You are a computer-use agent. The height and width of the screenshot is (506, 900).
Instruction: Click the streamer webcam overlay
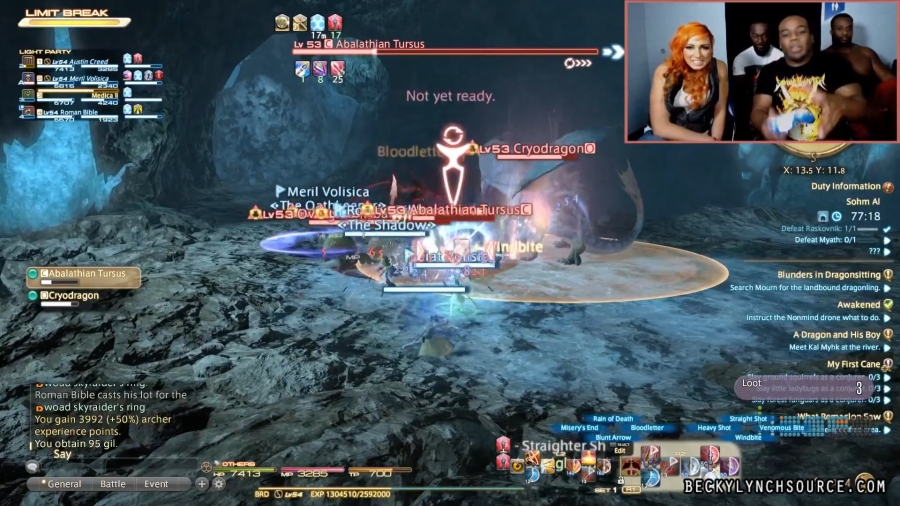(x=759, y=72)
